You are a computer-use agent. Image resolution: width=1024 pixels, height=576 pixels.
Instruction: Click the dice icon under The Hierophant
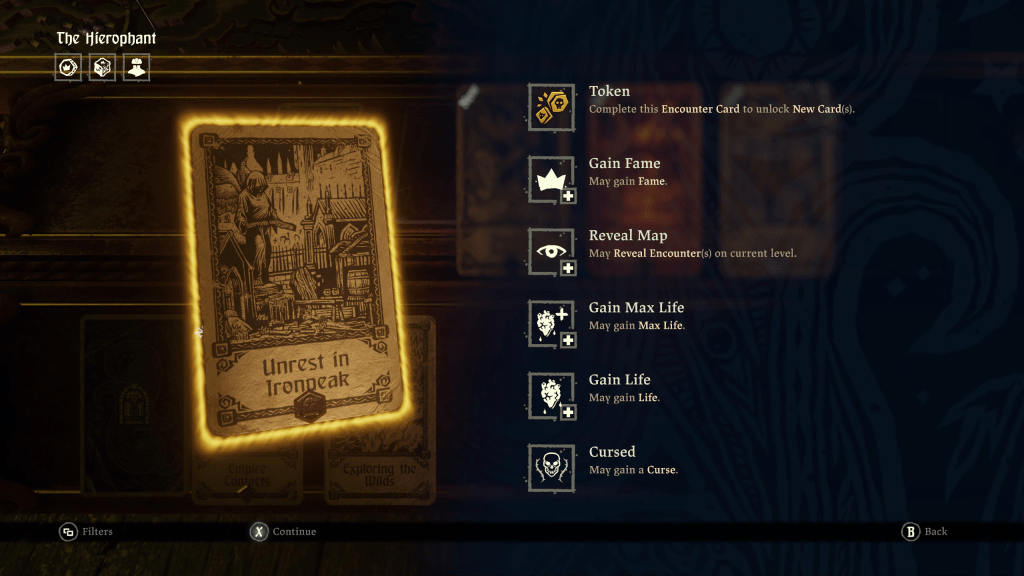point(102,67)
